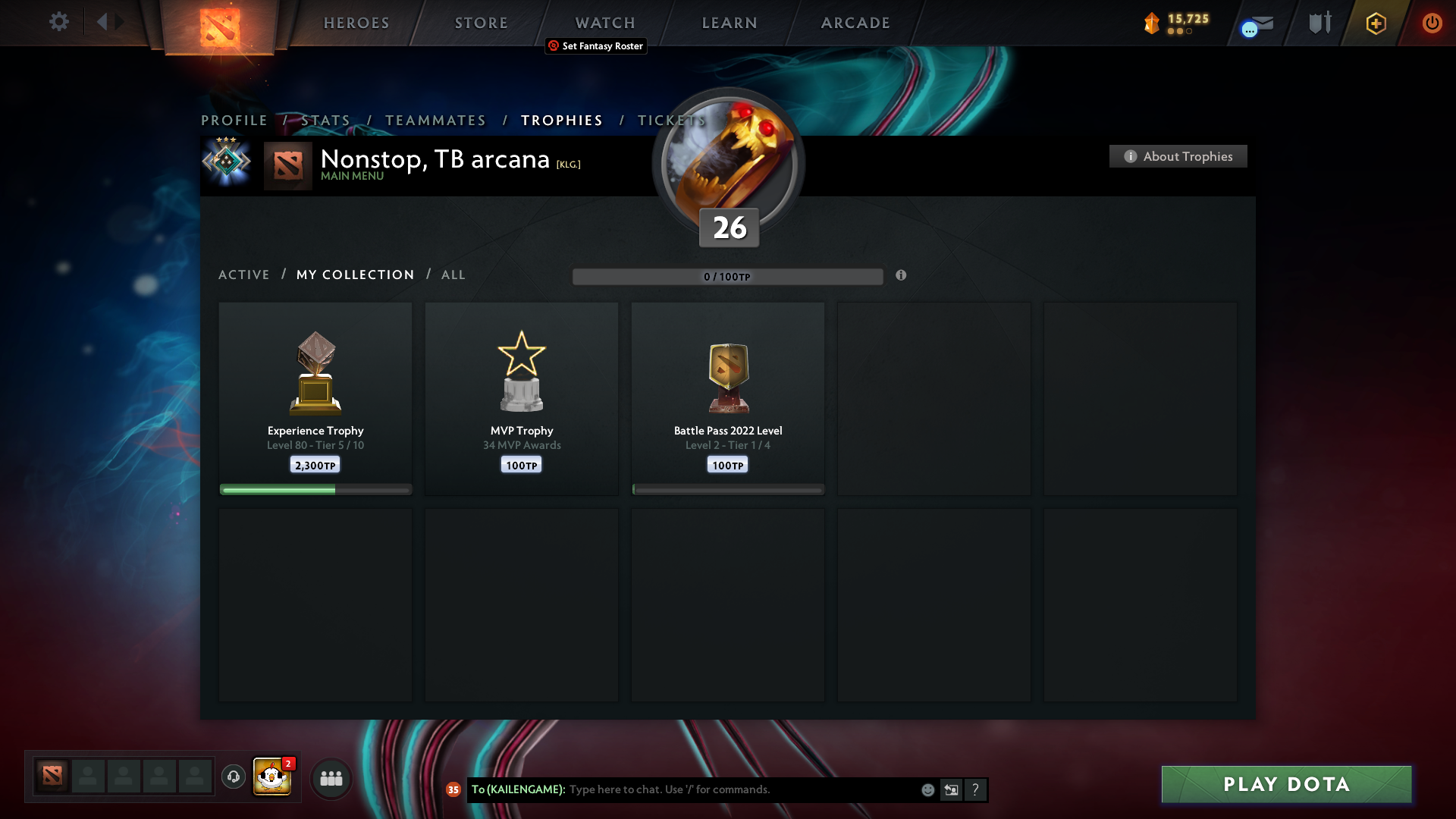Click the power button to exit
This screenshot has height=819, width=1456.
click(1432, 23)
